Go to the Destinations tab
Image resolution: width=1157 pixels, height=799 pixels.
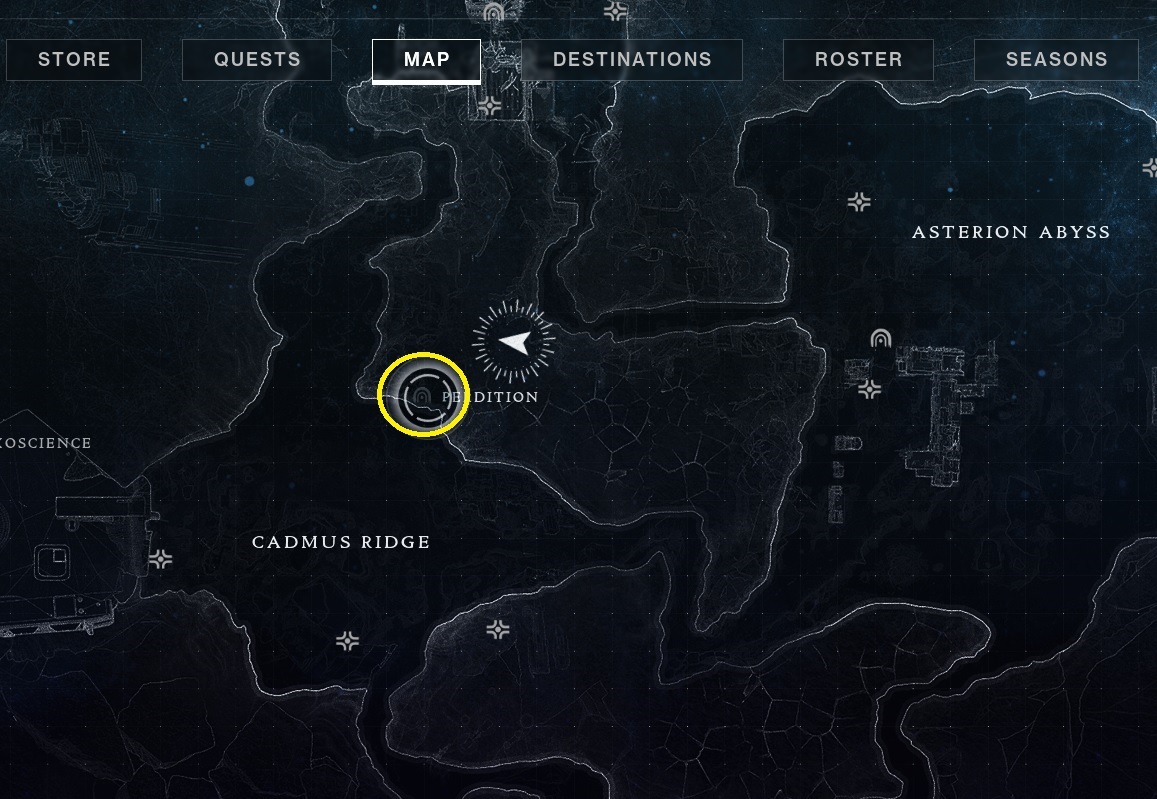pos(632,60)
